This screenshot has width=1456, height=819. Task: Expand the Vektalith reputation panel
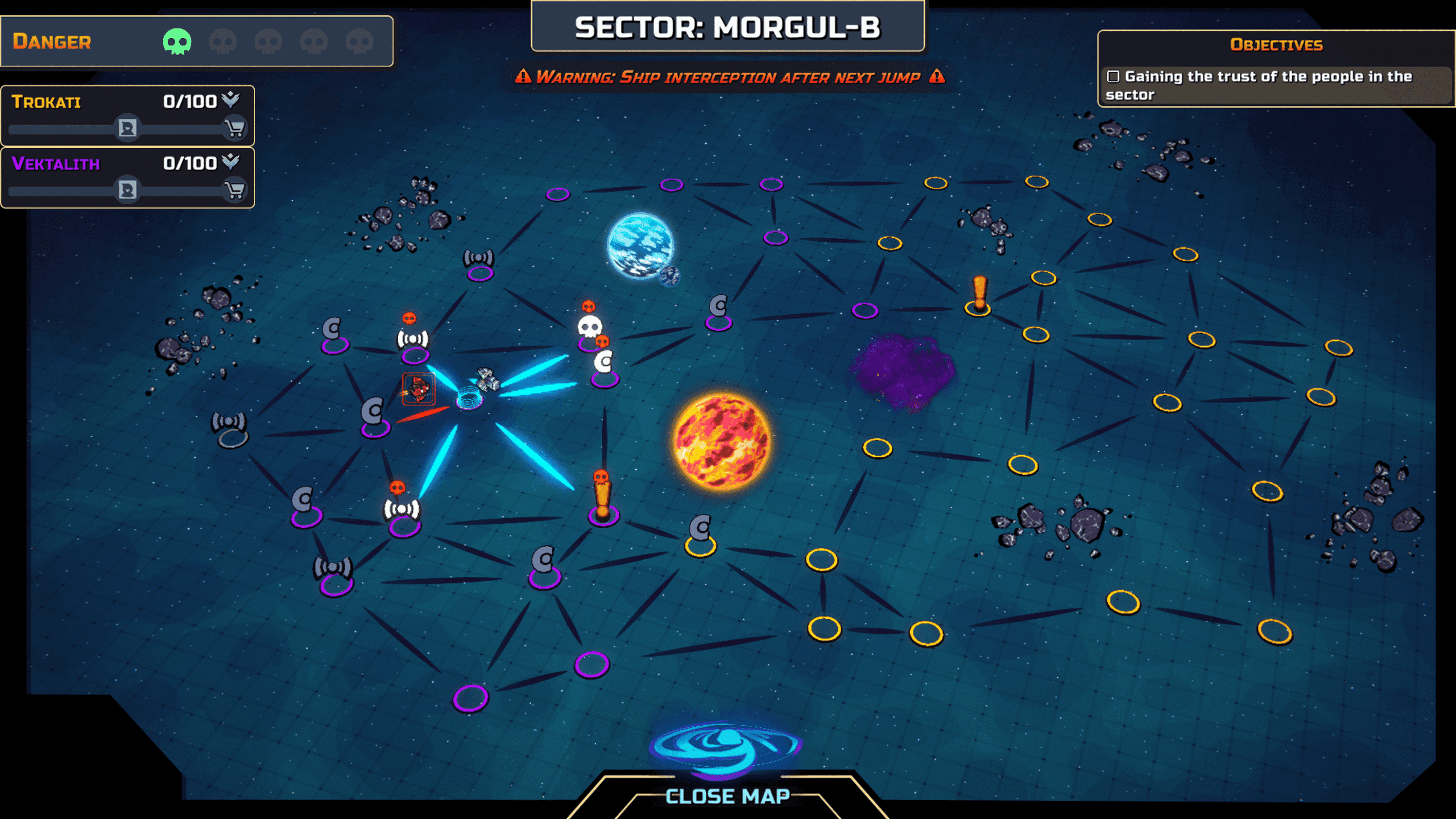(230, 162)
